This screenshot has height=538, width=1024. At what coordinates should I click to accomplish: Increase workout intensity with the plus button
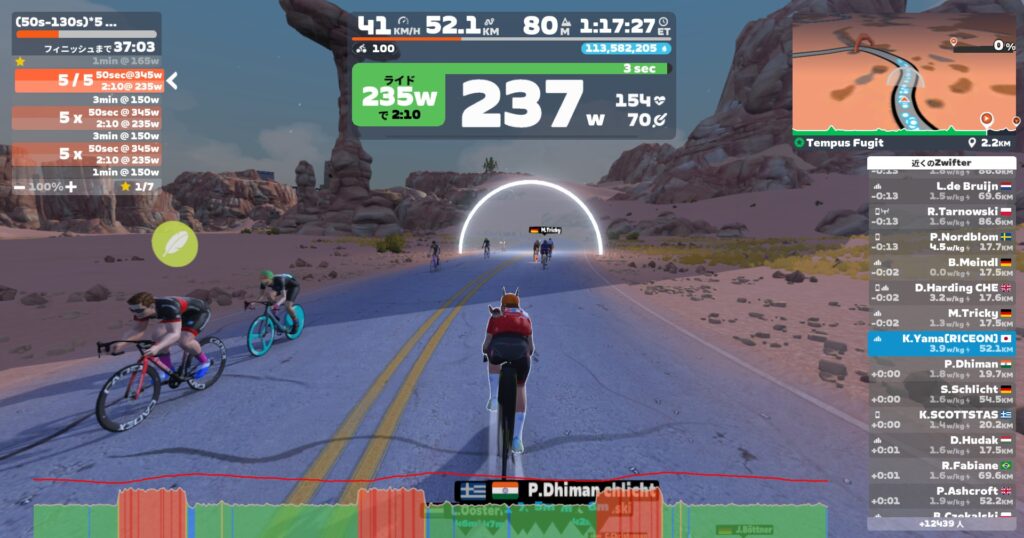point(71,187)
